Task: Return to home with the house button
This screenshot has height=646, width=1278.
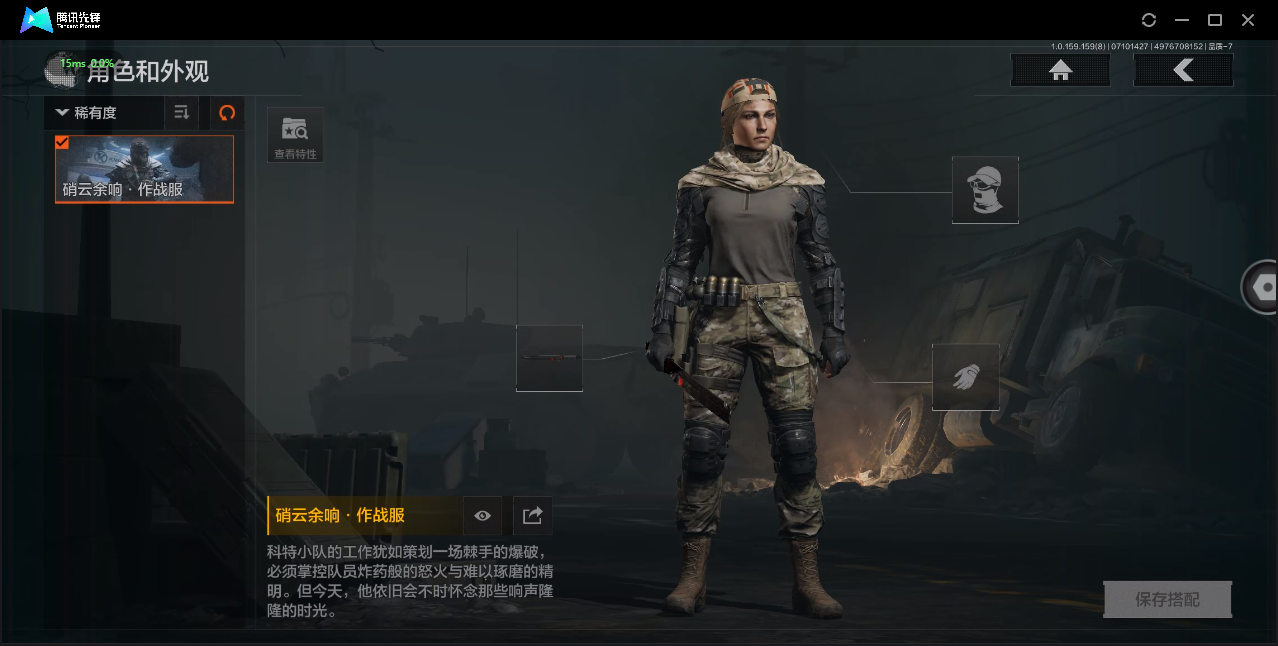Action: tap(1060, 70)
